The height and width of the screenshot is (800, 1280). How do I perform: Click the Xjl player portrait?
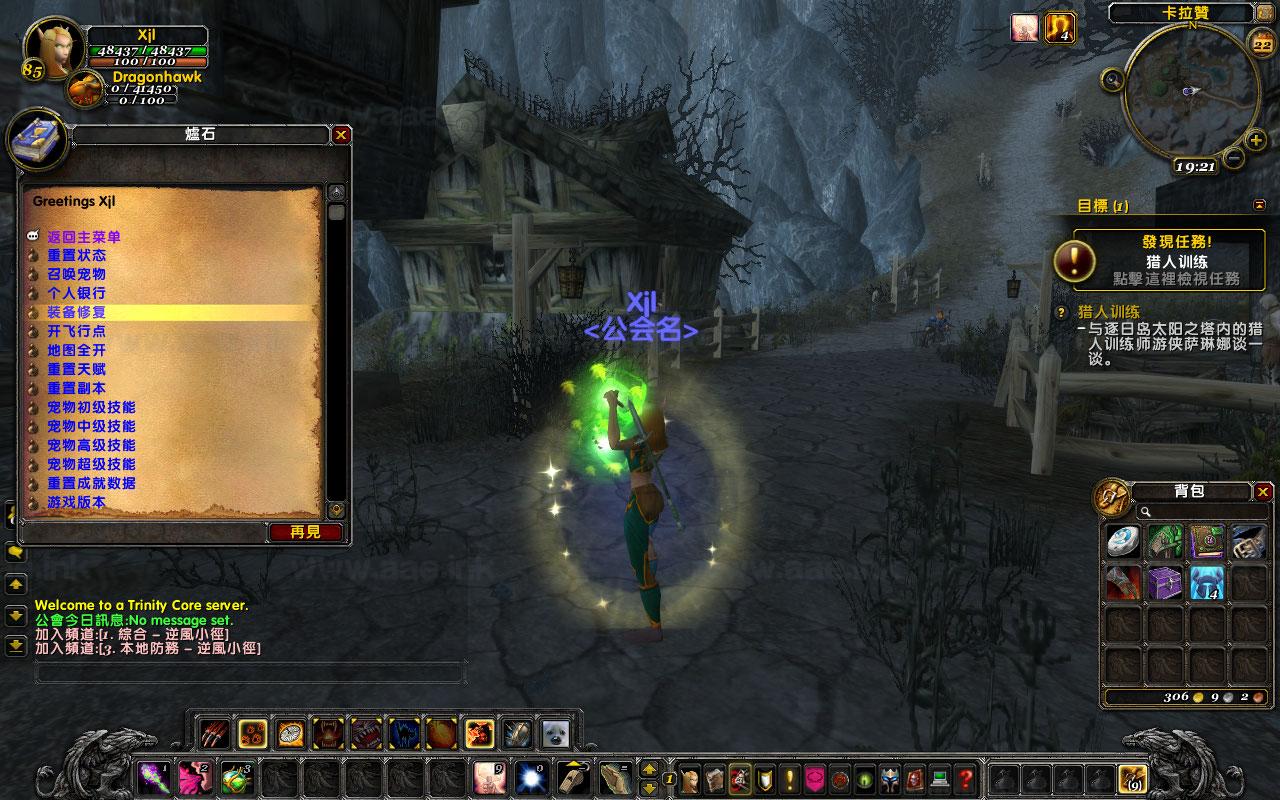49,49
